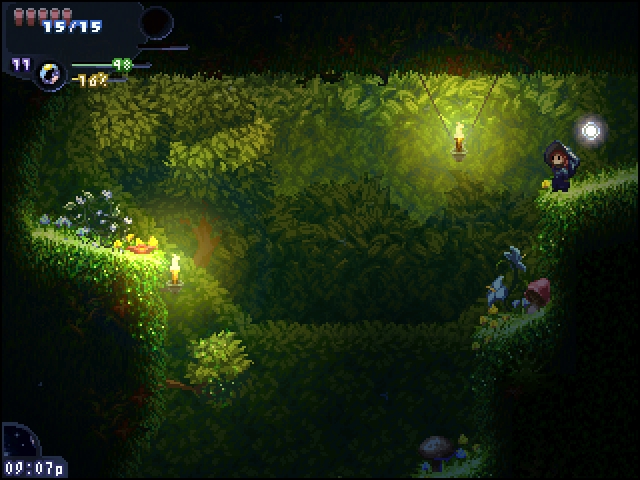Select the empty round ability slot
640x480 pixels.
[x=157, y=22]
